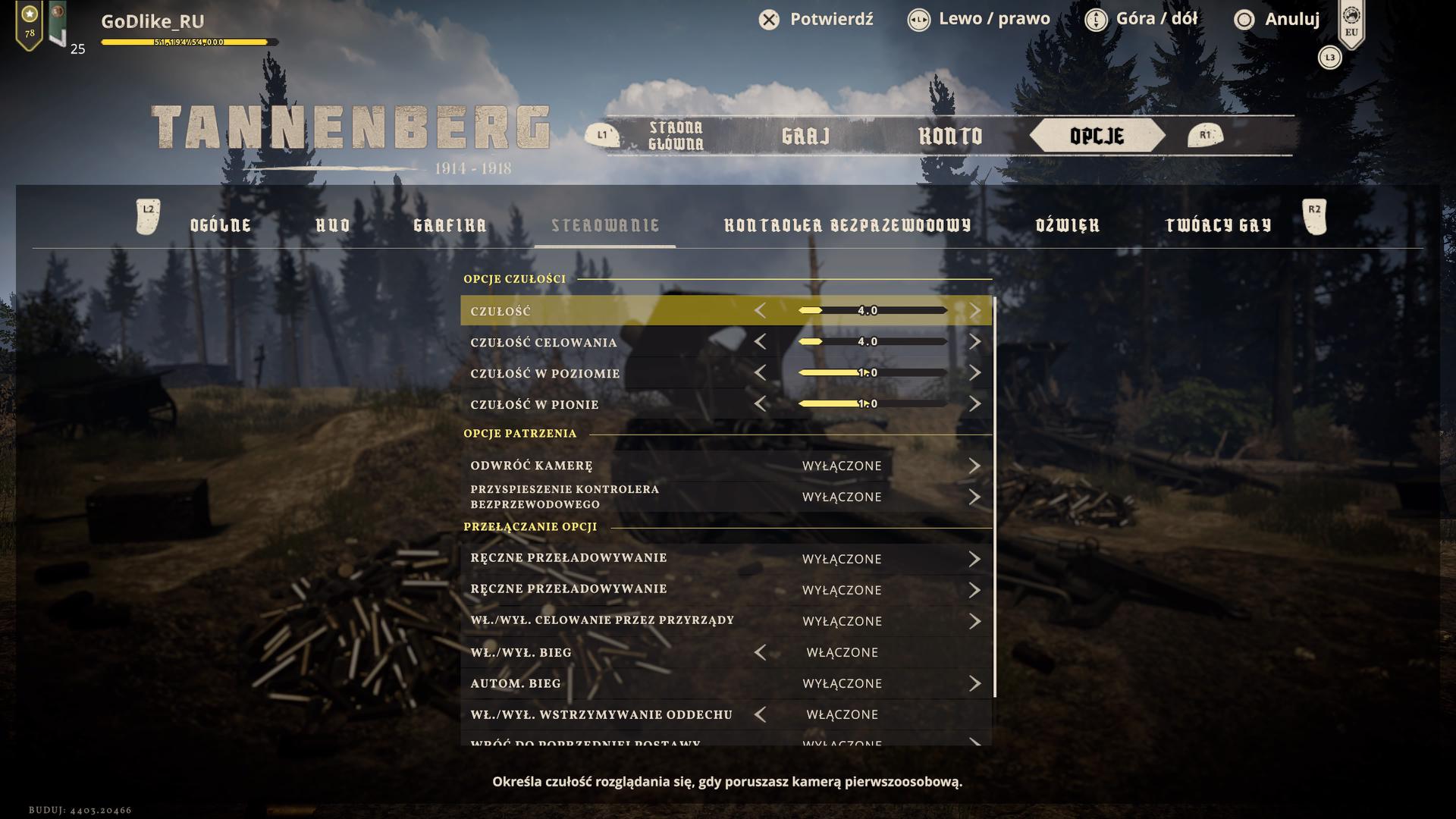Toggle the Odwróć Kamerę option

pos(974,466)
